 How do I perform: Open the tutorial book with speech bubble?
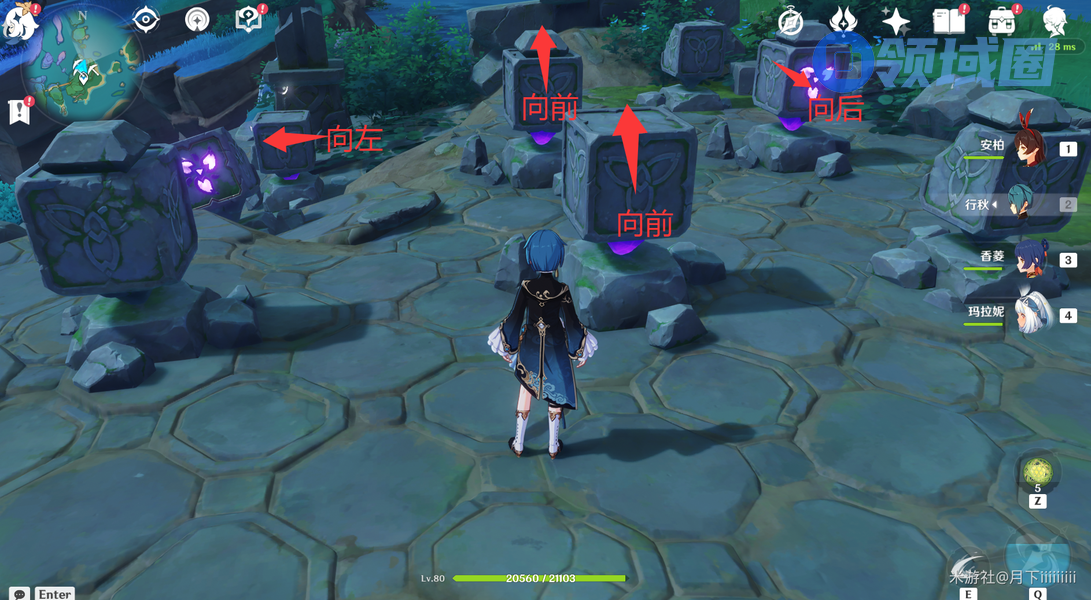[x=247, y=19]
